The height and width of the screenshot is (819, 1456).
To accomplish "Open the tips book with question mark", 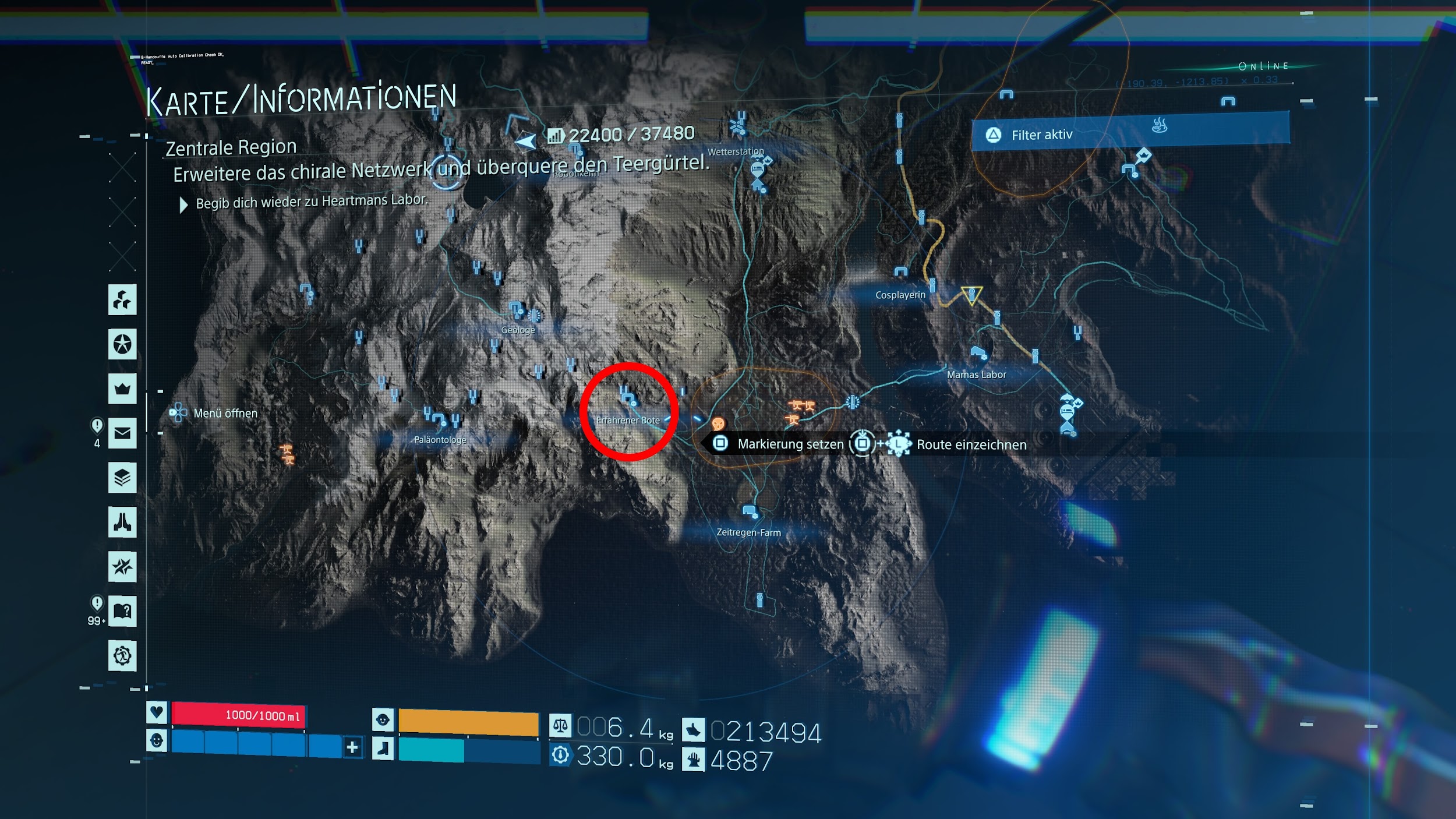I will pos(122,611).
